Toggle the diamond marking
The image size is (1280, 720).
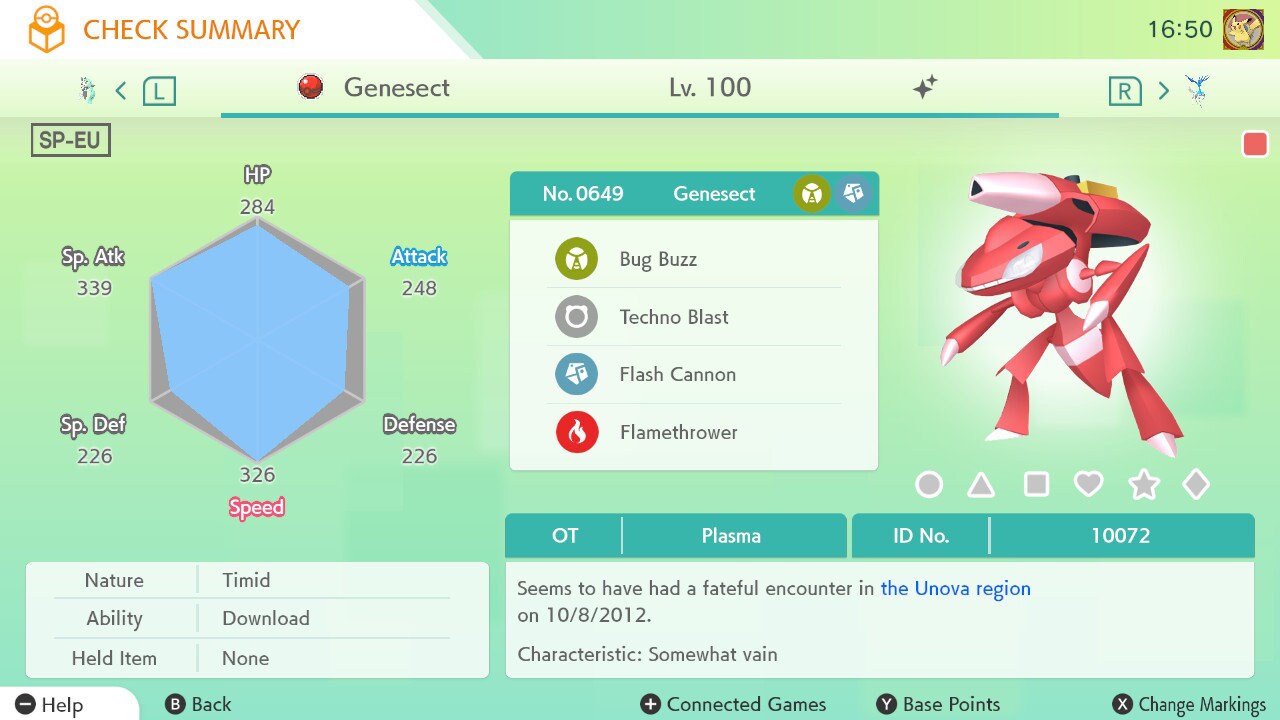(1196, 485)
